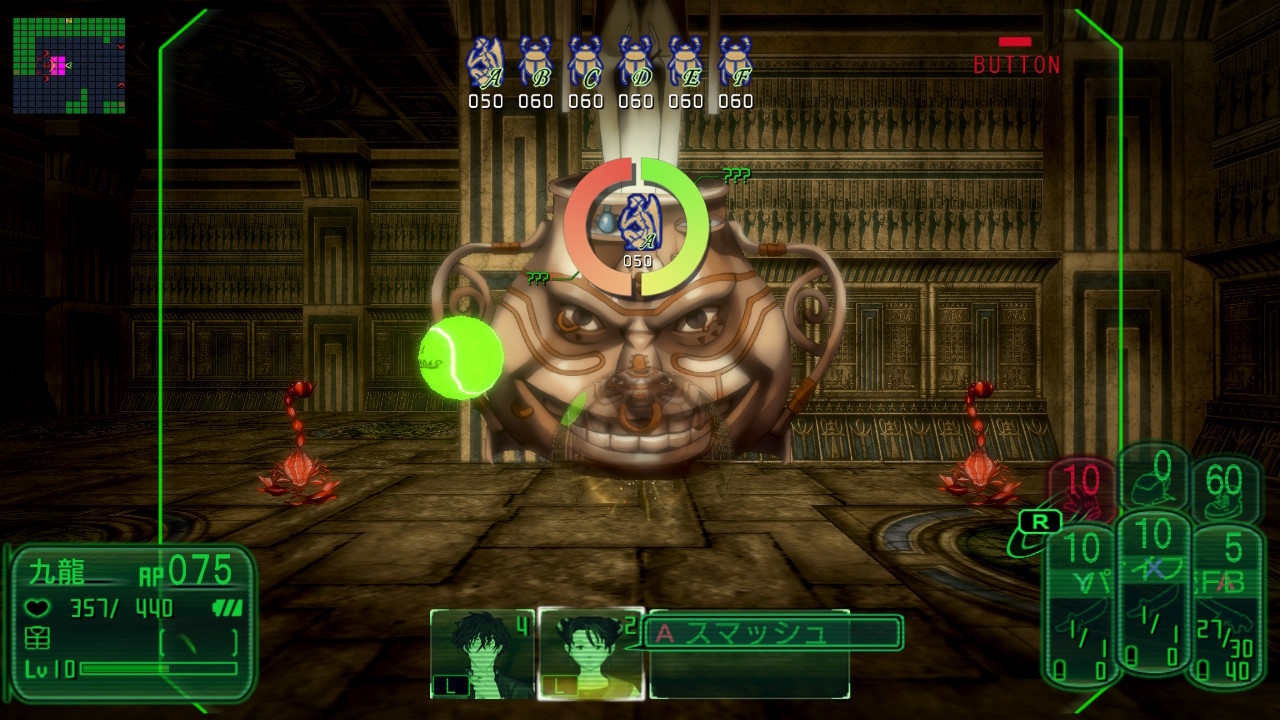
Task: Select the messy-haired buddy portrait
Action: pyautogui.click(x=482, y=653)
